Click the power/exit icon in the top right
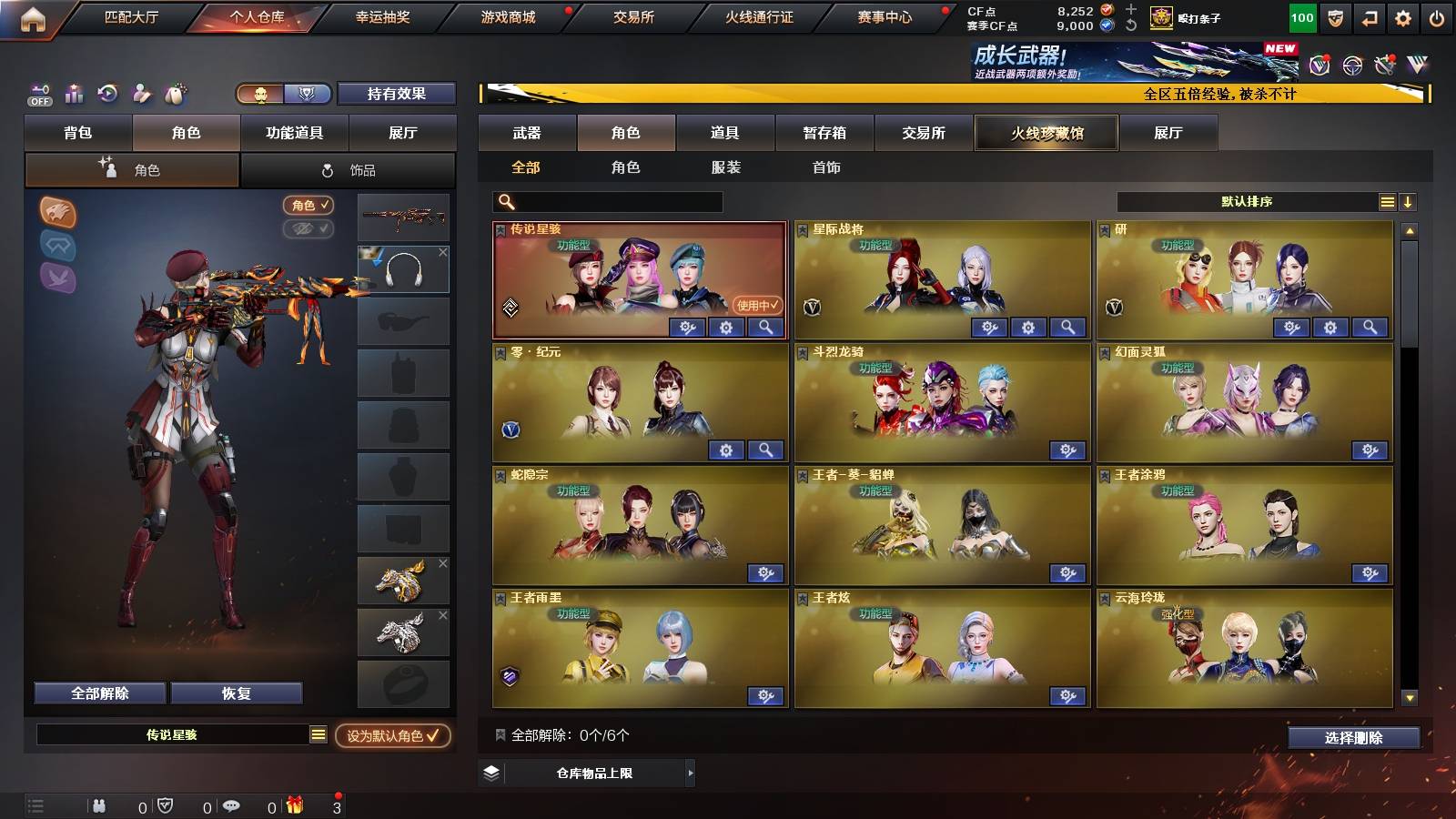 click(1436, 16)
